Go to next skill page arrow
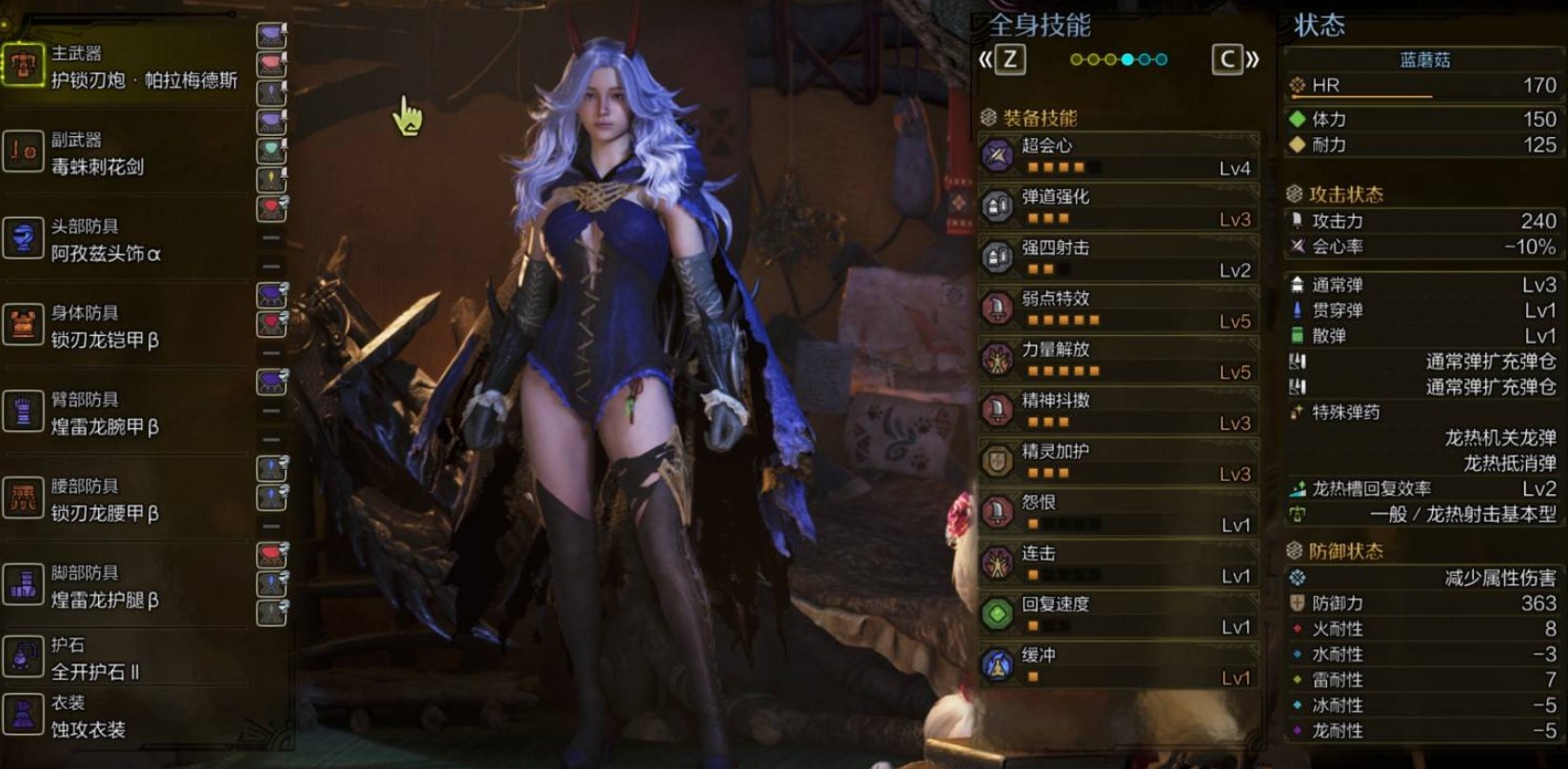This screenshot has width=1568, height=769. tap(1235, 60)
